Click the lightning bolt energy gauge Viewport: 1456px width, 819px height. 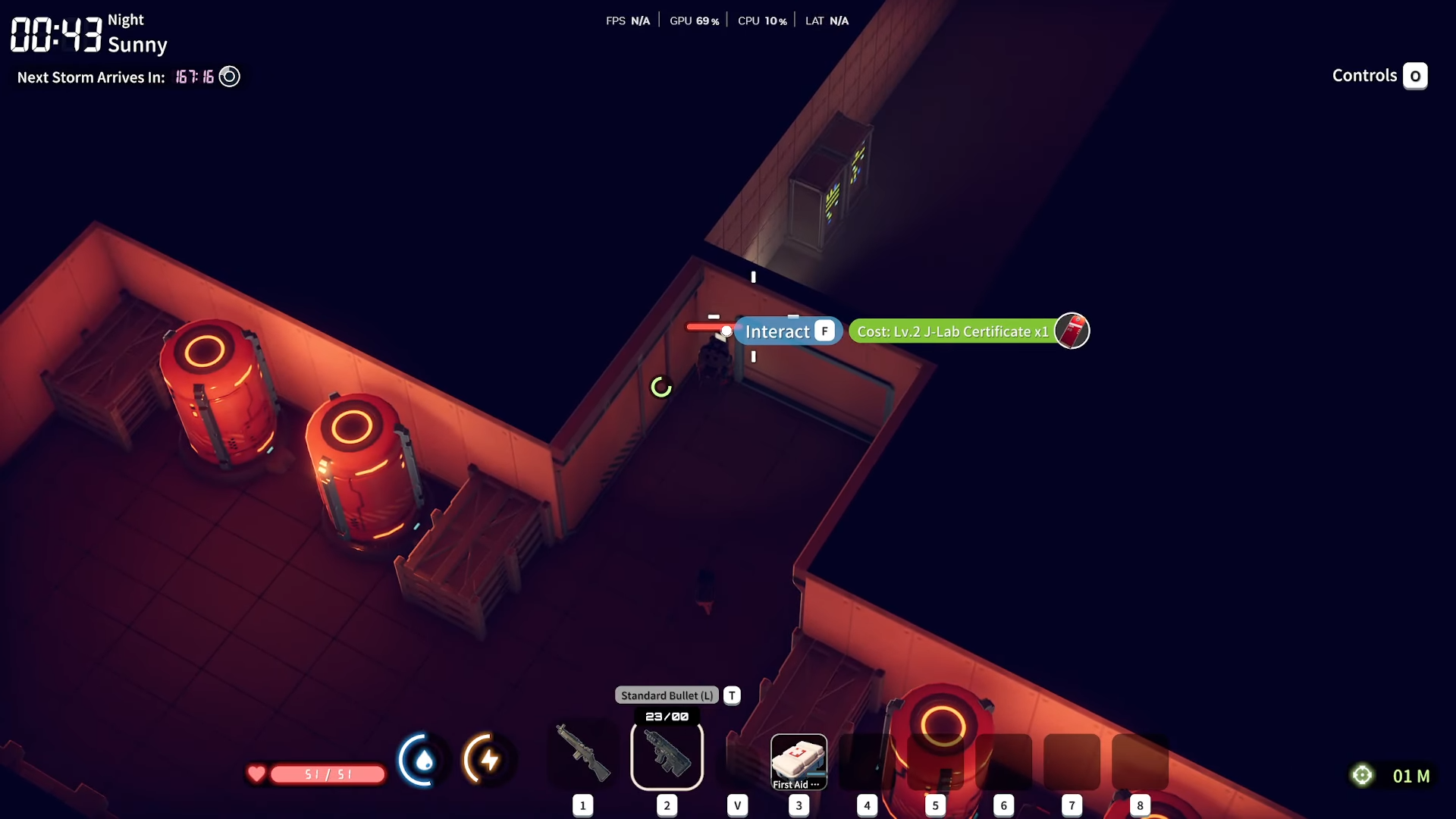(x=488, y=759)
